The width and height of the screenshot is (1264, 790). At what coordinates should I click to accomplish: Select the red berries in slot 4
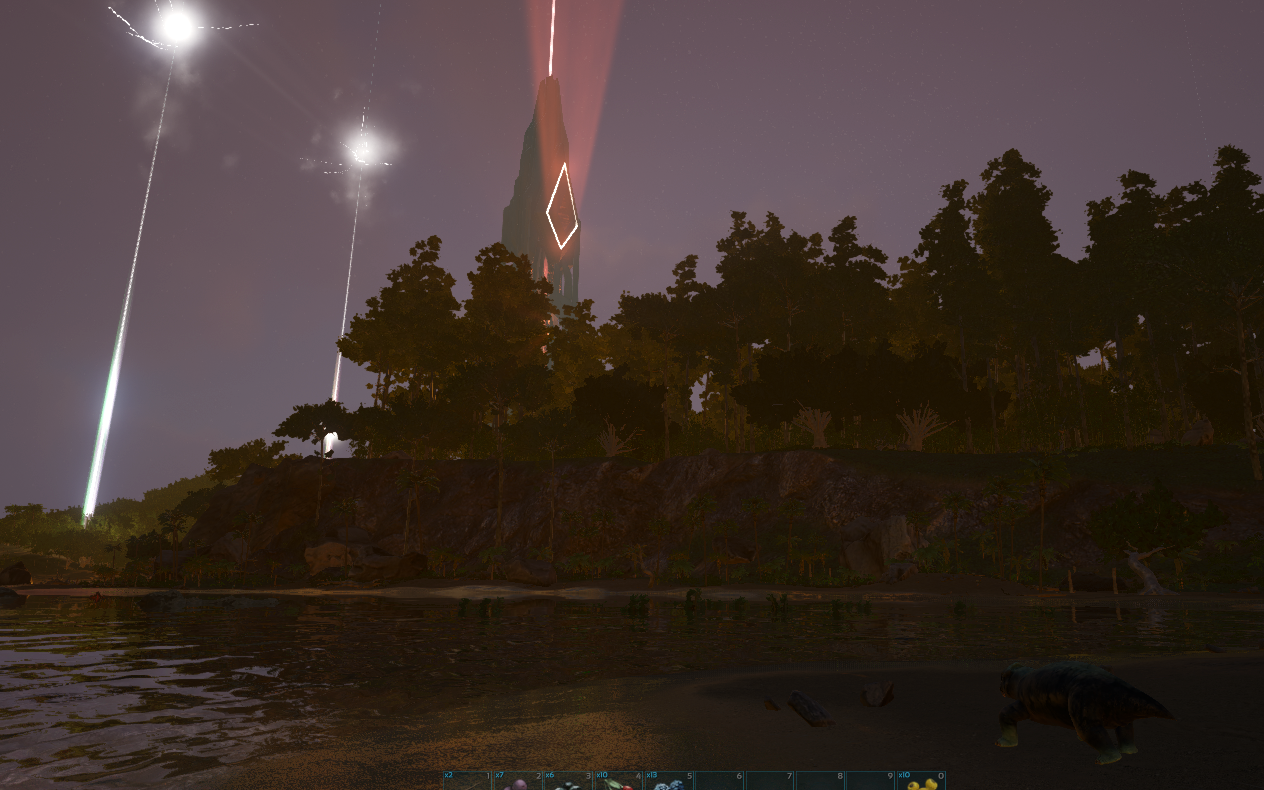618,781
